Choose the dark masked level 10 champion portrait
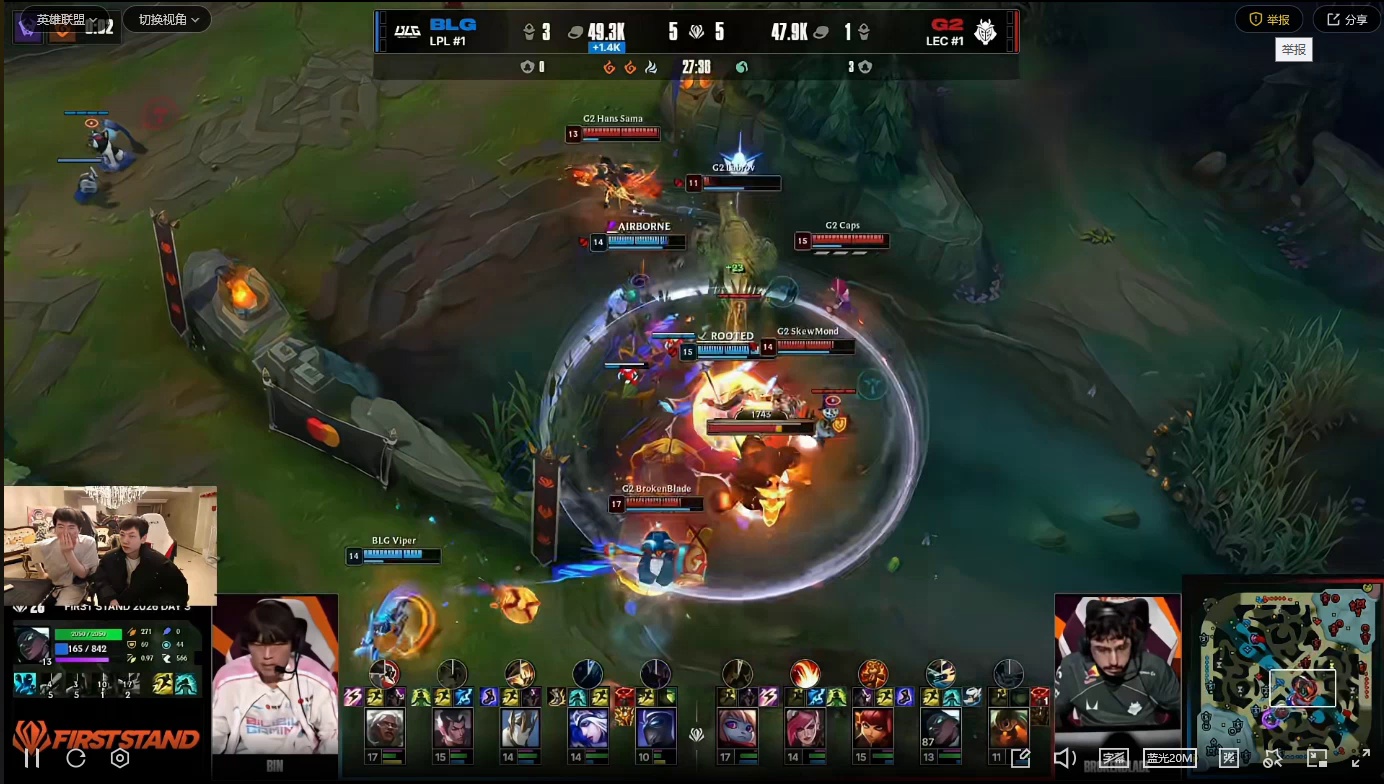Screen dimensions: 1384x784 pyautogui.click(x=655, y=728)
